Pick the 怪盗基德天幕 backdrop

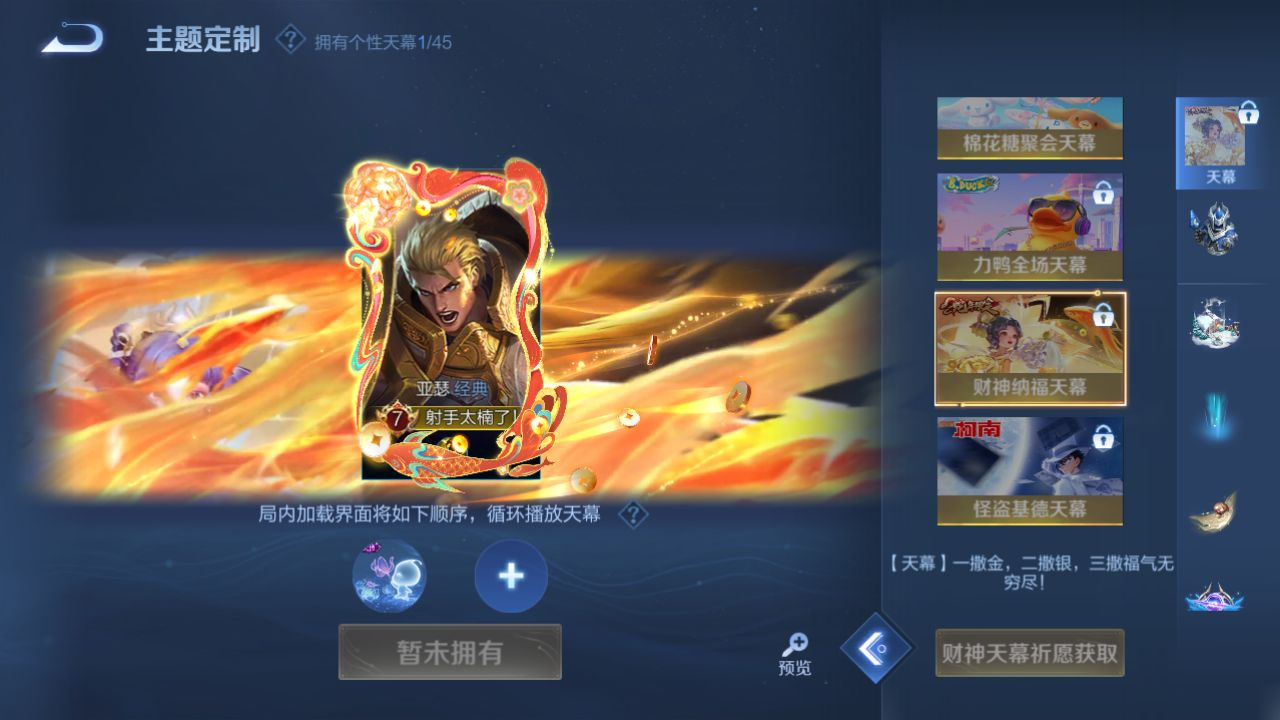pos(1029,471)
